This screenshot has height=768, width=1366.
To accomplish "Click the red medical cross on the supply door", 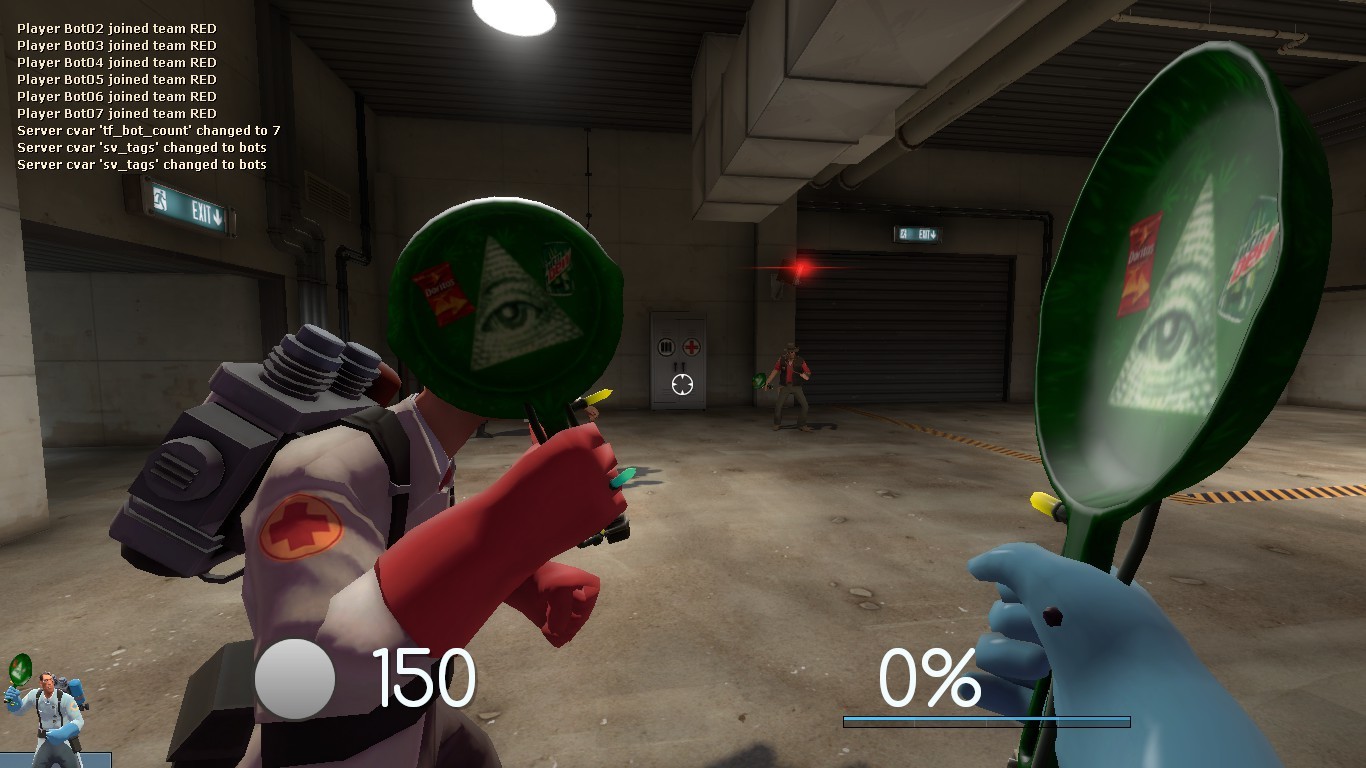I will 692,347.
